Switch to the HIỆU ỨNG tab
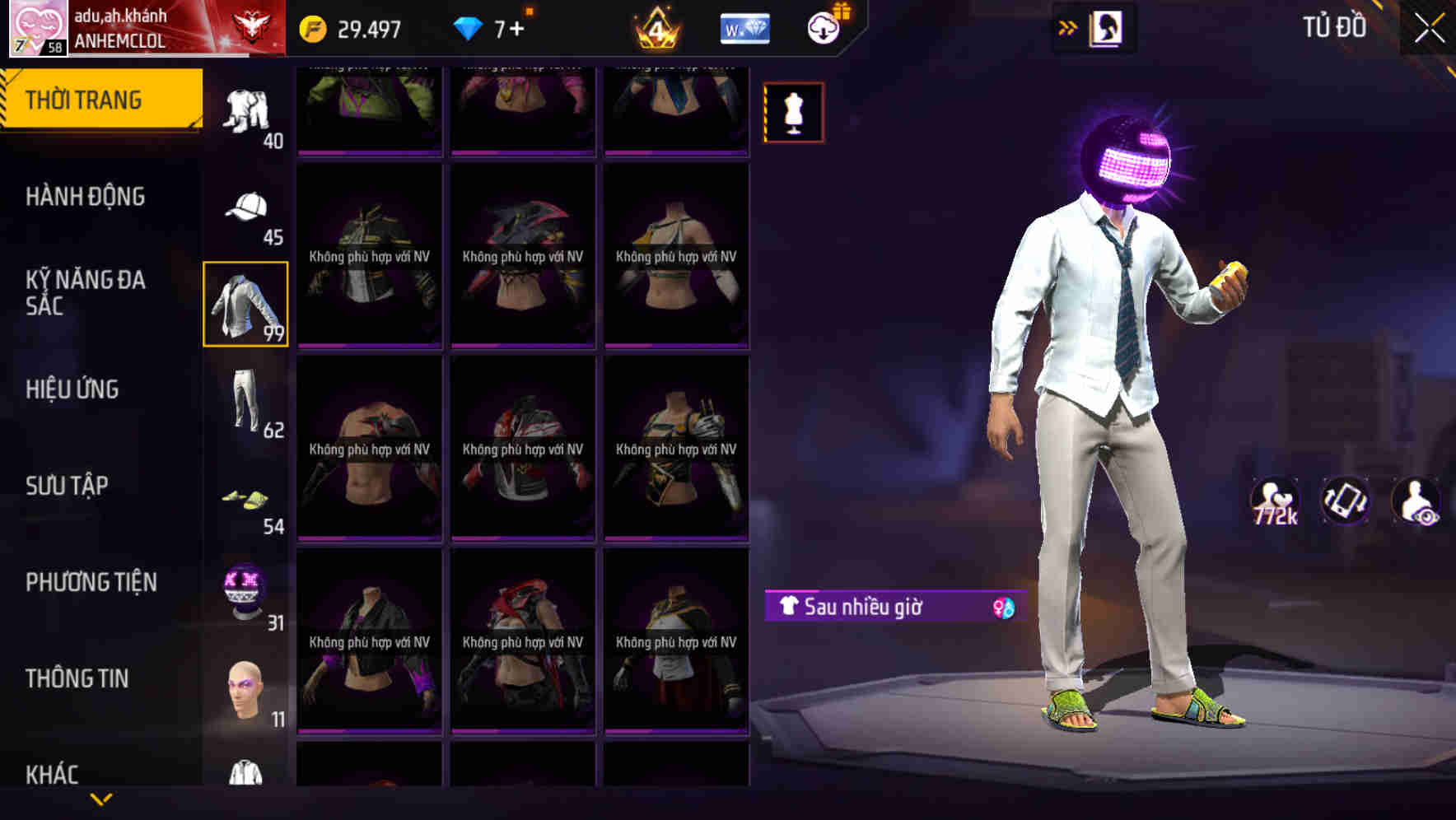1456x820 pixels. point(72,389)
